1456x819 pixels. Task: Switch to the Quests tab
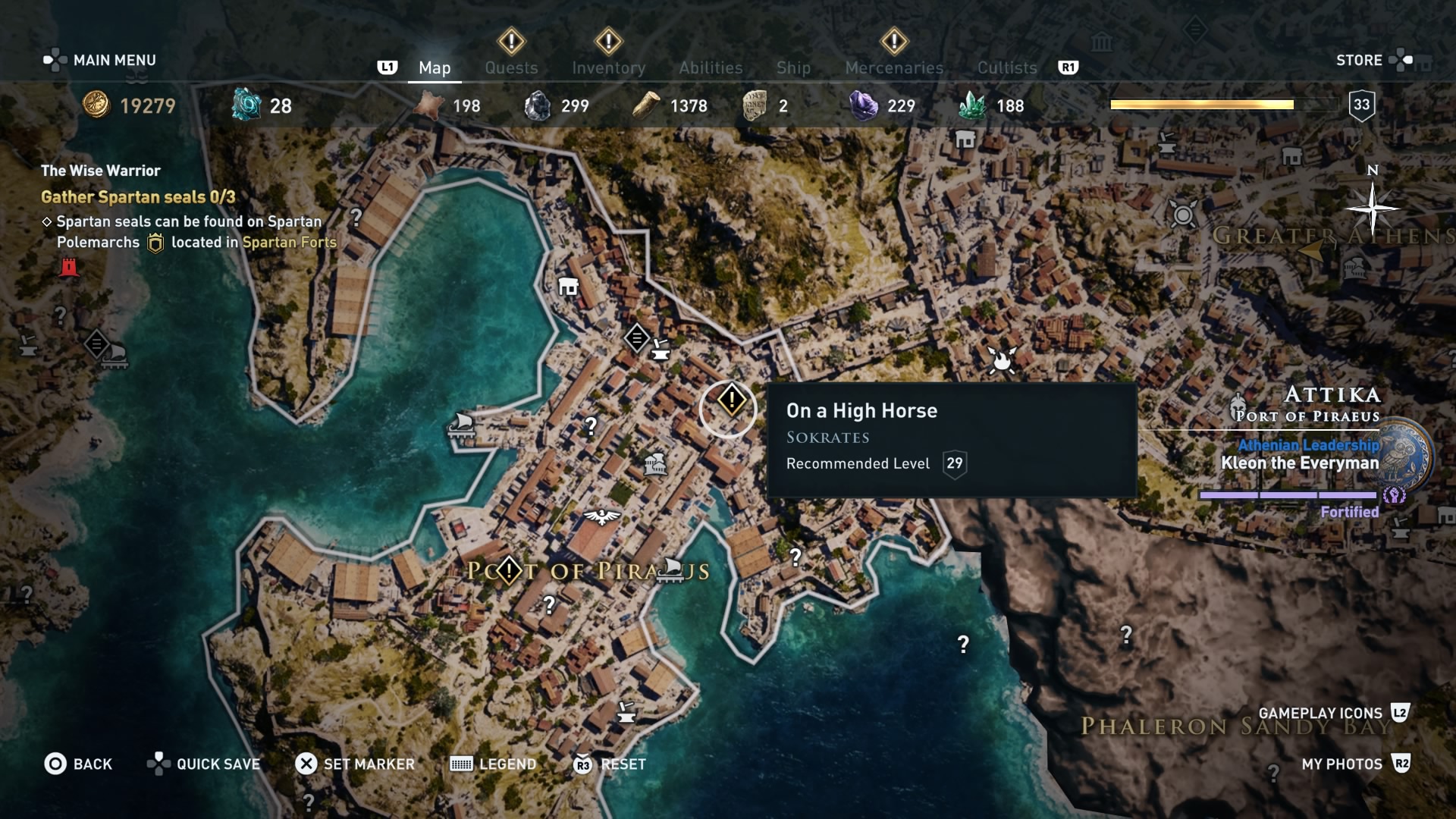[512, 67]
